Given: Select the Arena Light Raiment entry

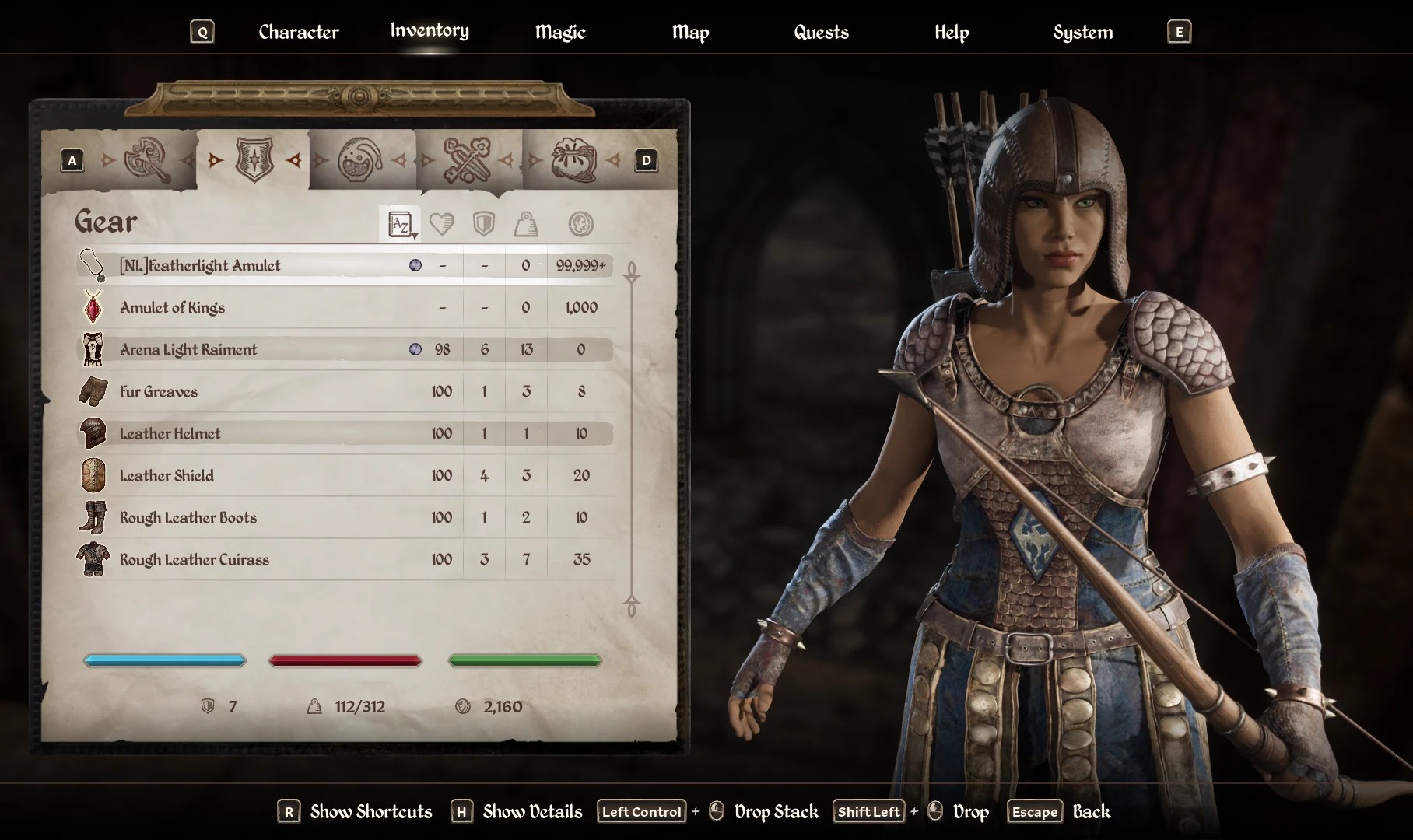Looking at the screenshot, I should (188, 350).
